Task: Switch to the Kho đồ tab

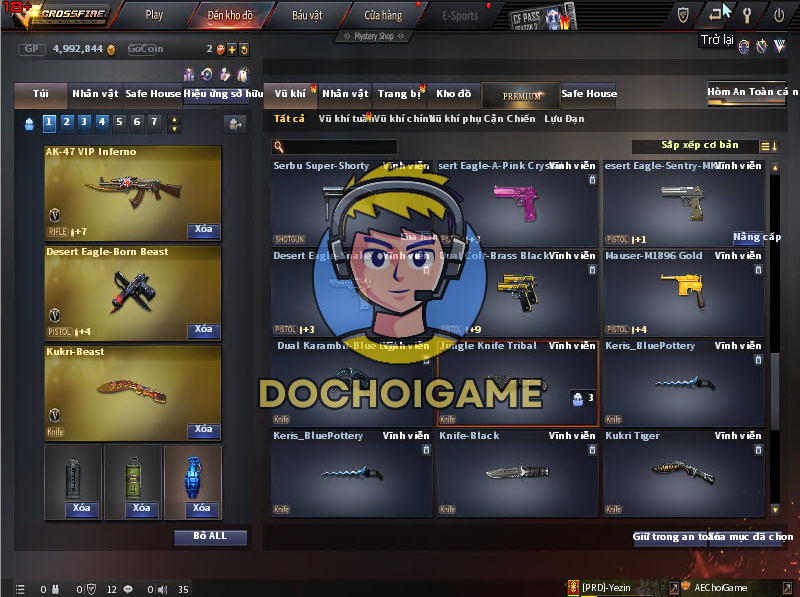Action: 453,94
